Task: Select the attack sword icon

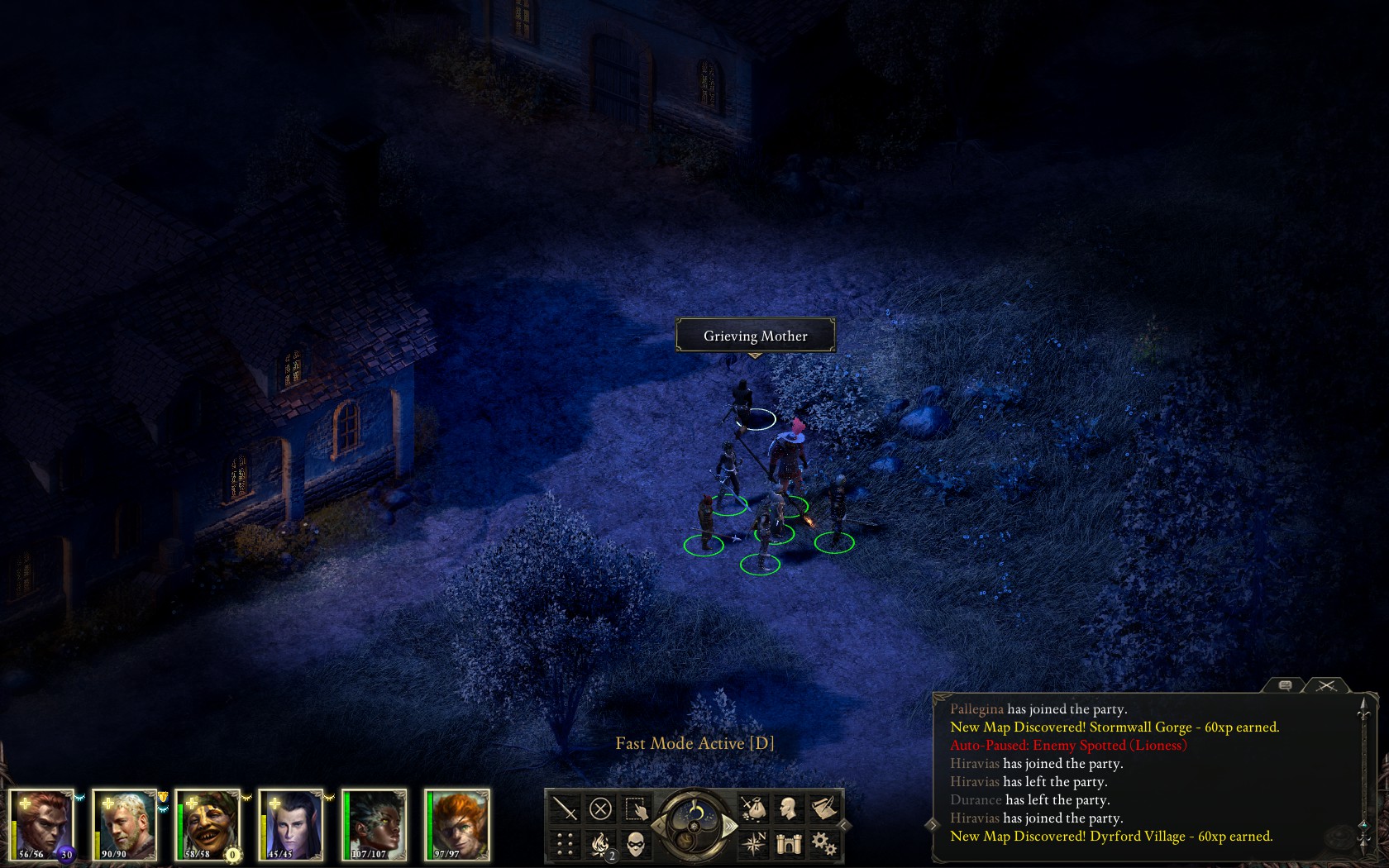Action: coord(565,808)
